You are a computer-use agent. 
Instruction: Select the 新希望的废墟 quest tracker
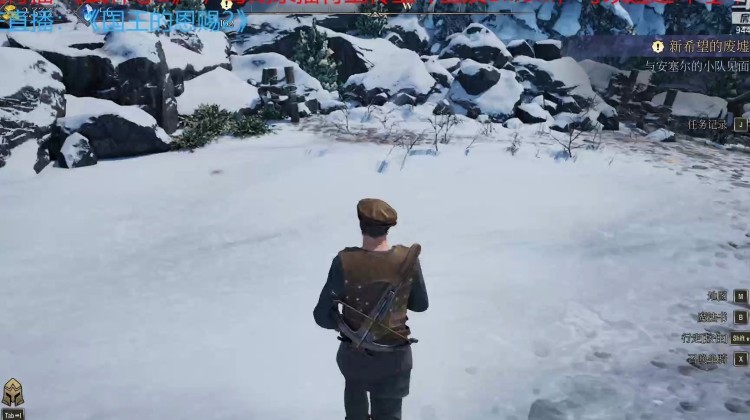[702, 46]
